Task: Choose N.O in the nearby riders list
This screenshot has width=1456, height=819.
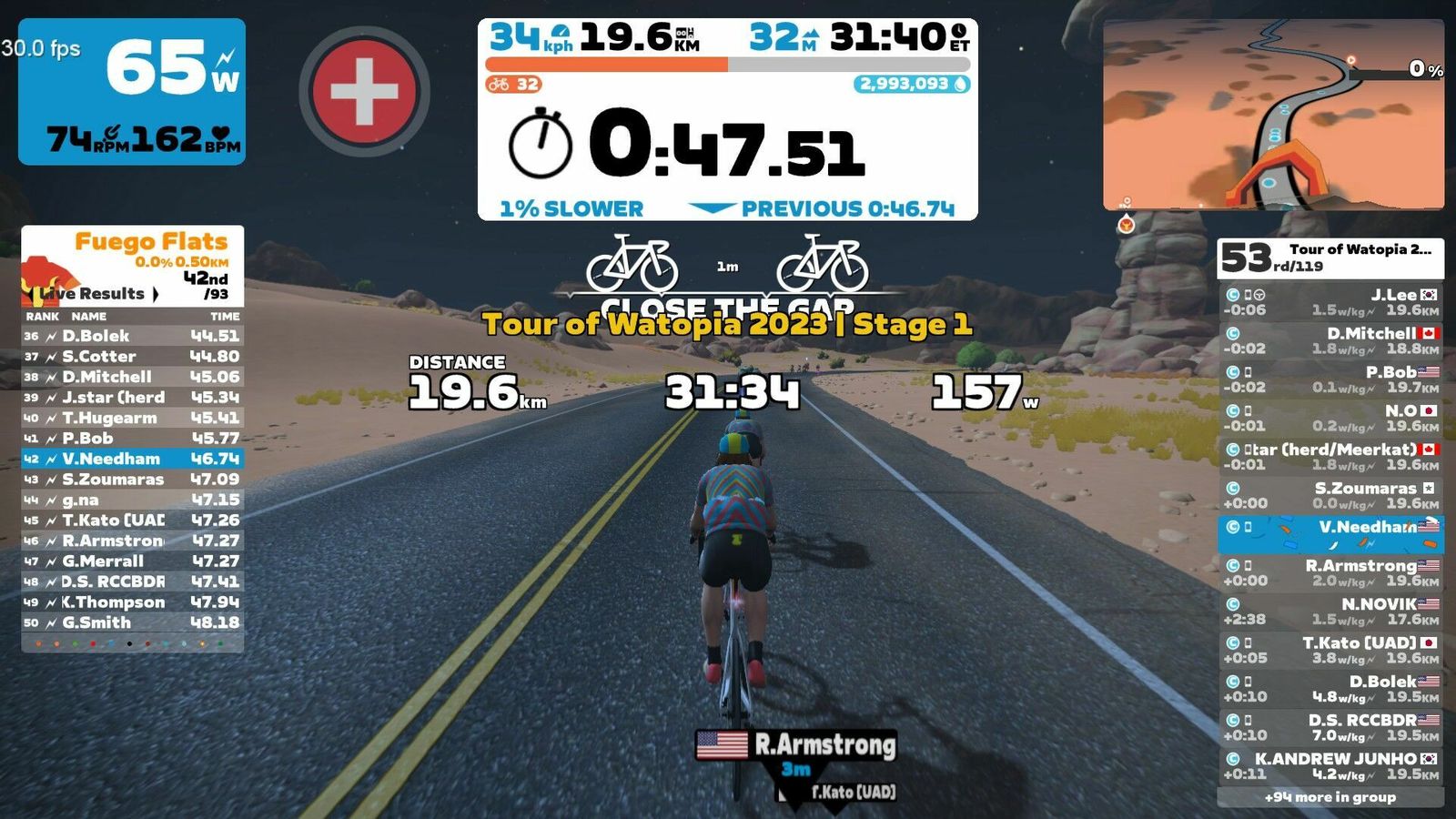Action: pyautogui.click(x=1330, y=418)
